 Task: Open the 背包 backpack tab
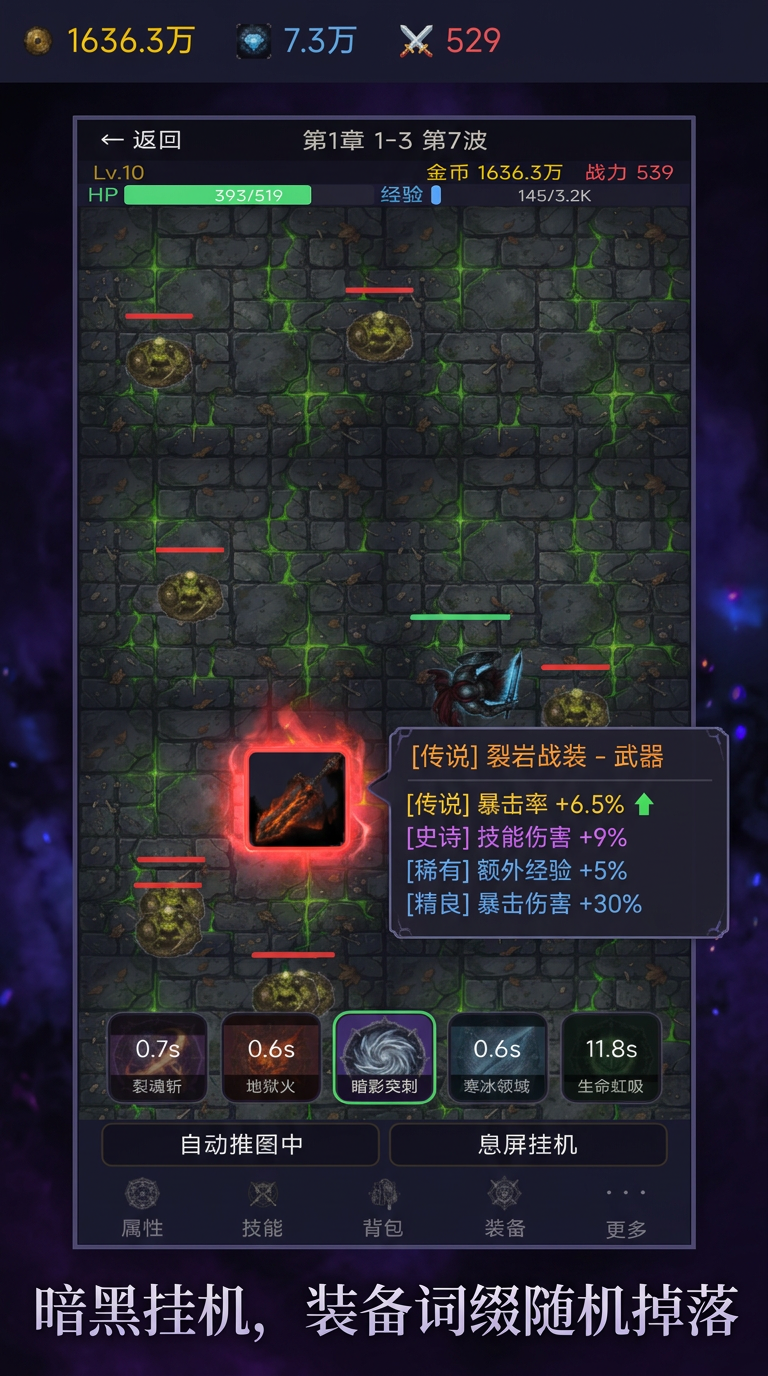383,1210
